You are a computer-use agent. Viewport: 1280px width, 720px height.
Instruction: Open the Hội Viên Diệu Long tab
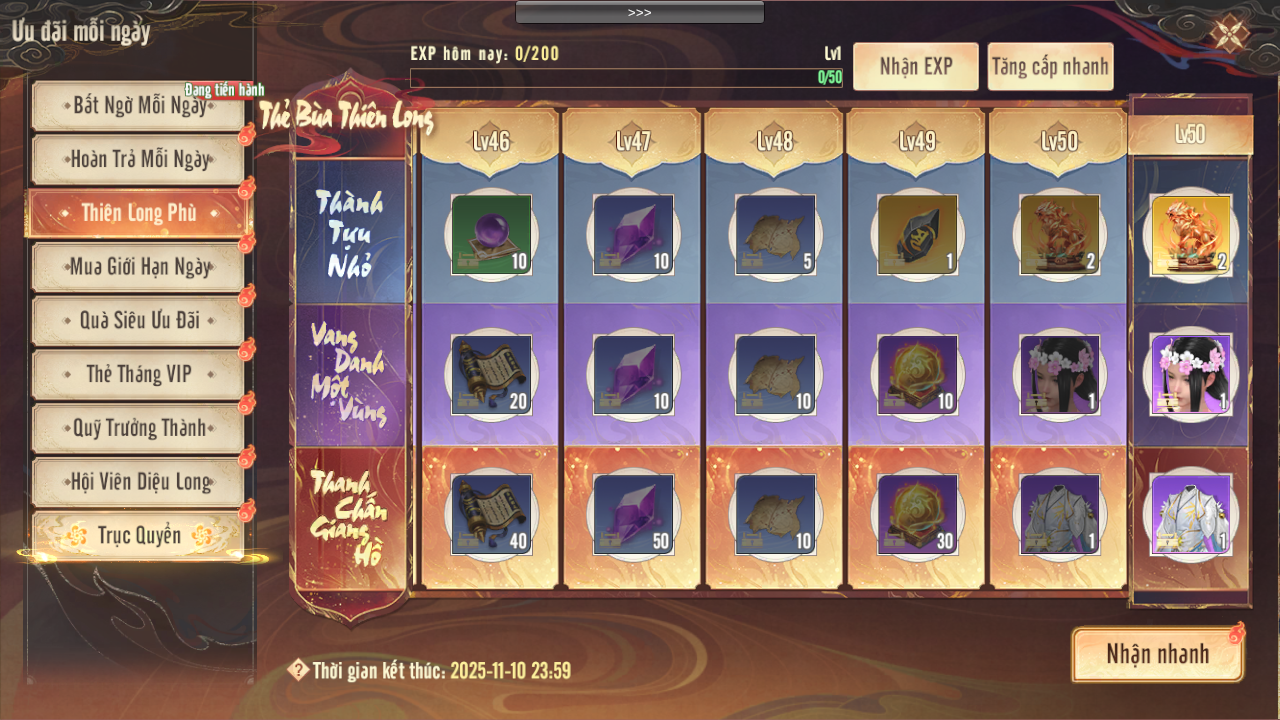pos(138,482)
